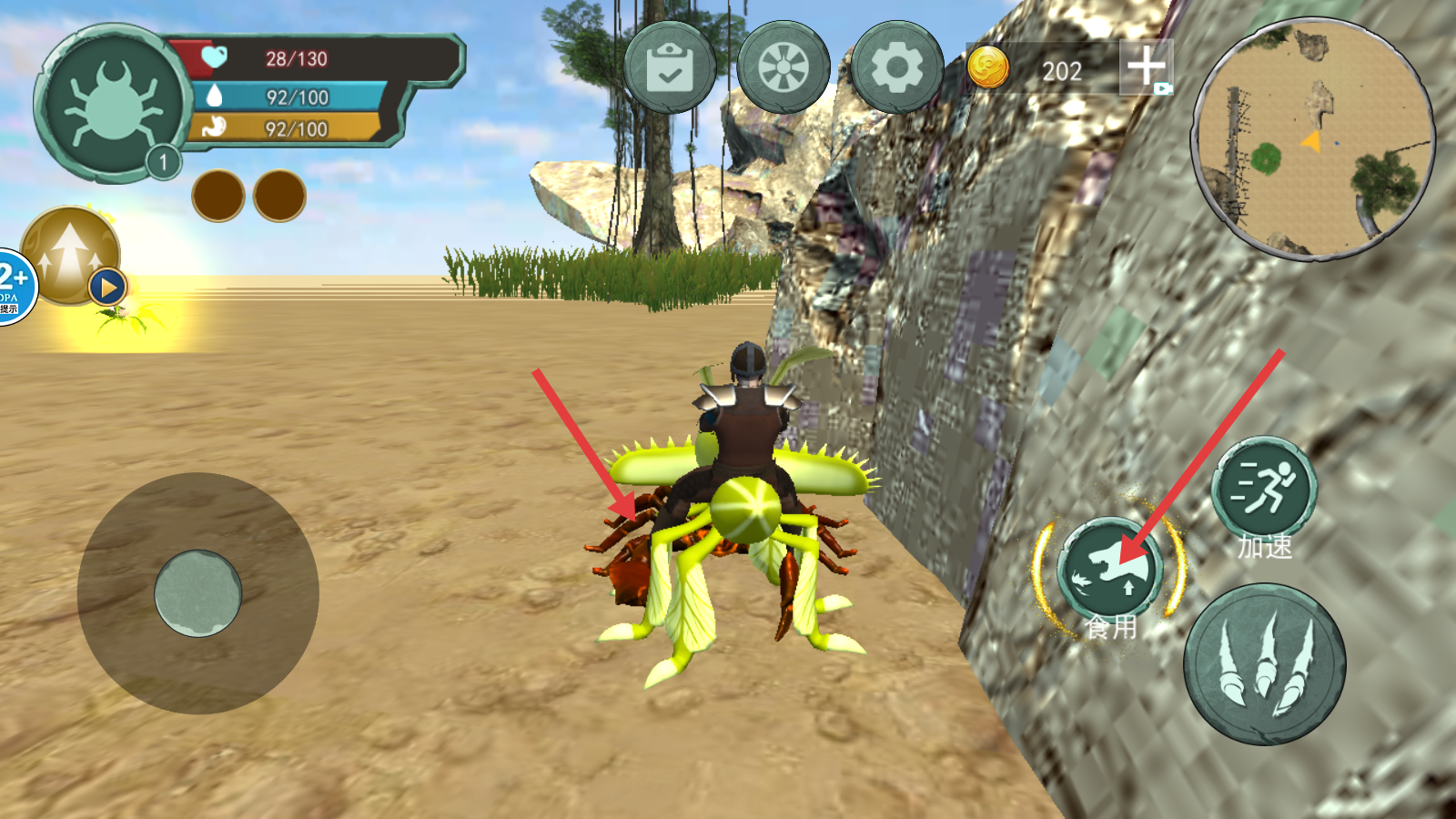Add more coins with plus button
1456x819 pixels.
tap(1146, 66)
